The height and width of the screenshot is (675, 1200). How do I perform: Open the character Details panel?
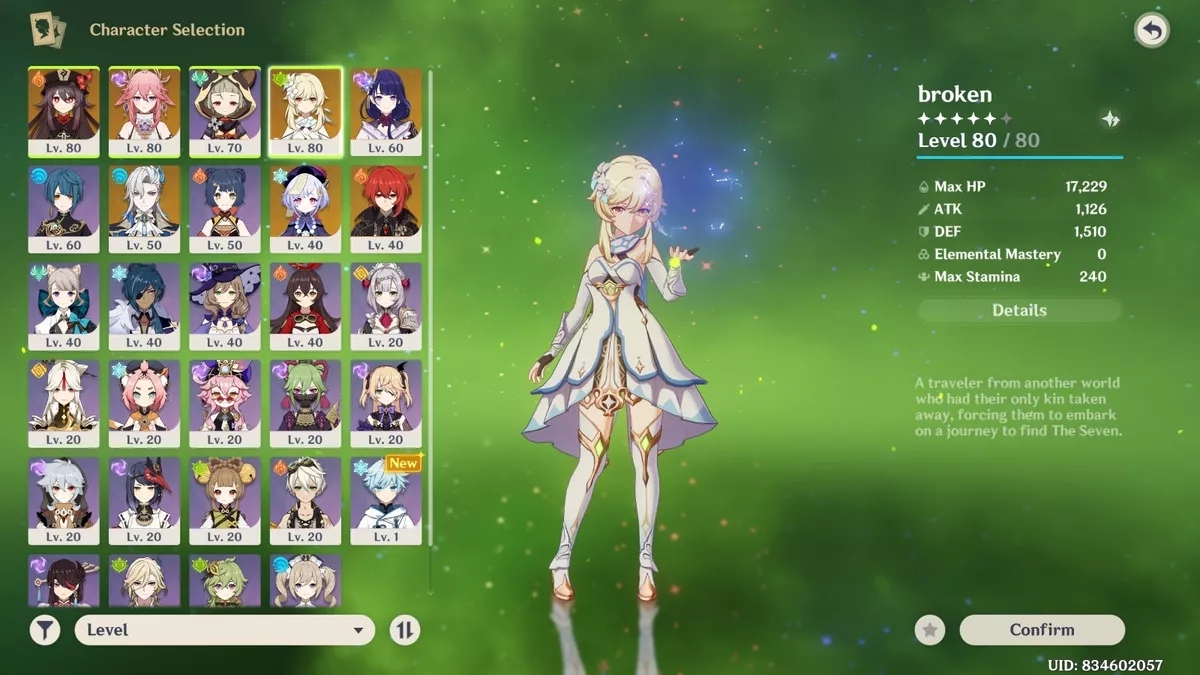tap(1019, 311)
